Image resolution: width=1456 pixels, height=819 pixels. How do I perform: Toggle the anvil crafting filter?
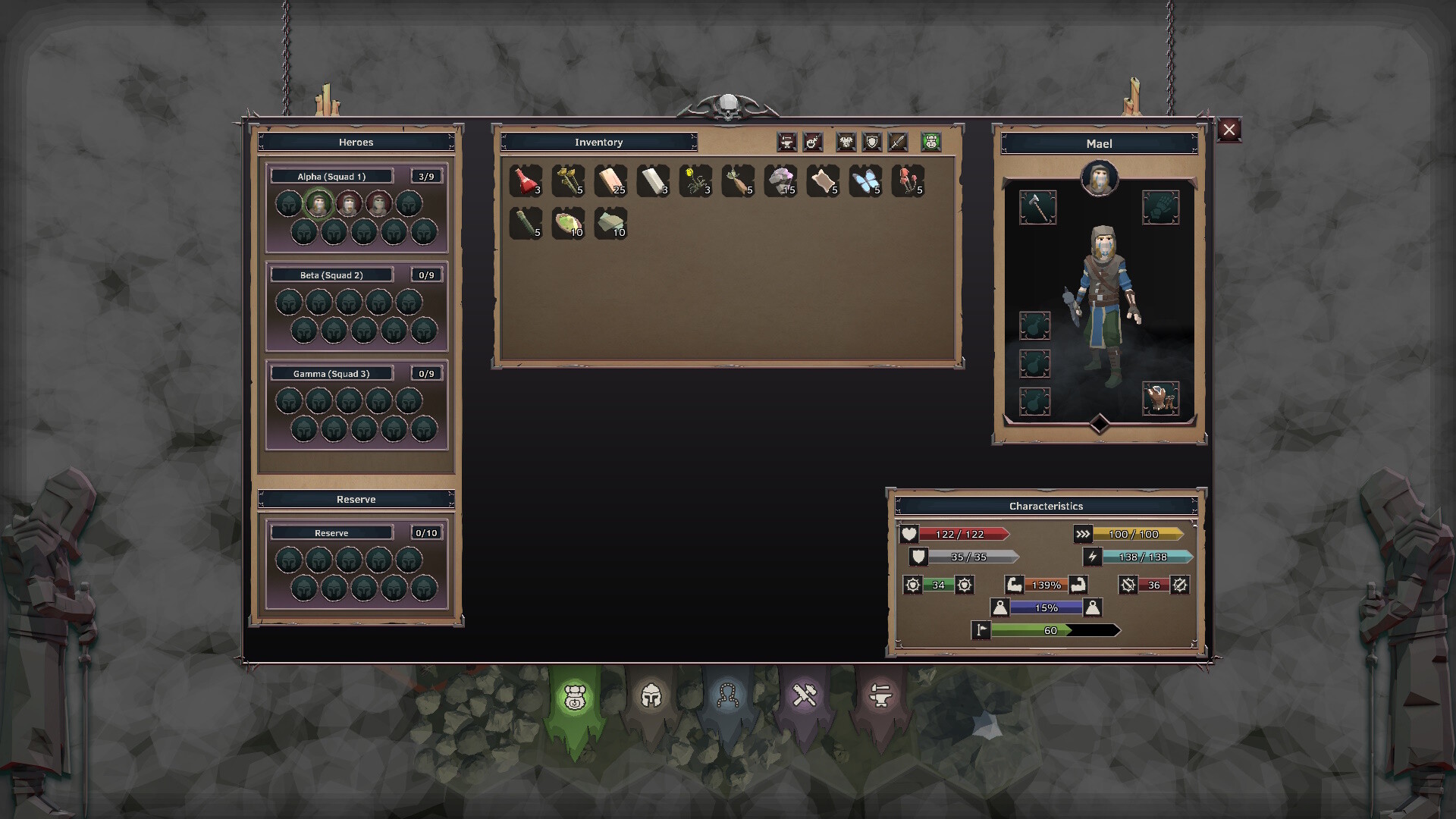786,142
